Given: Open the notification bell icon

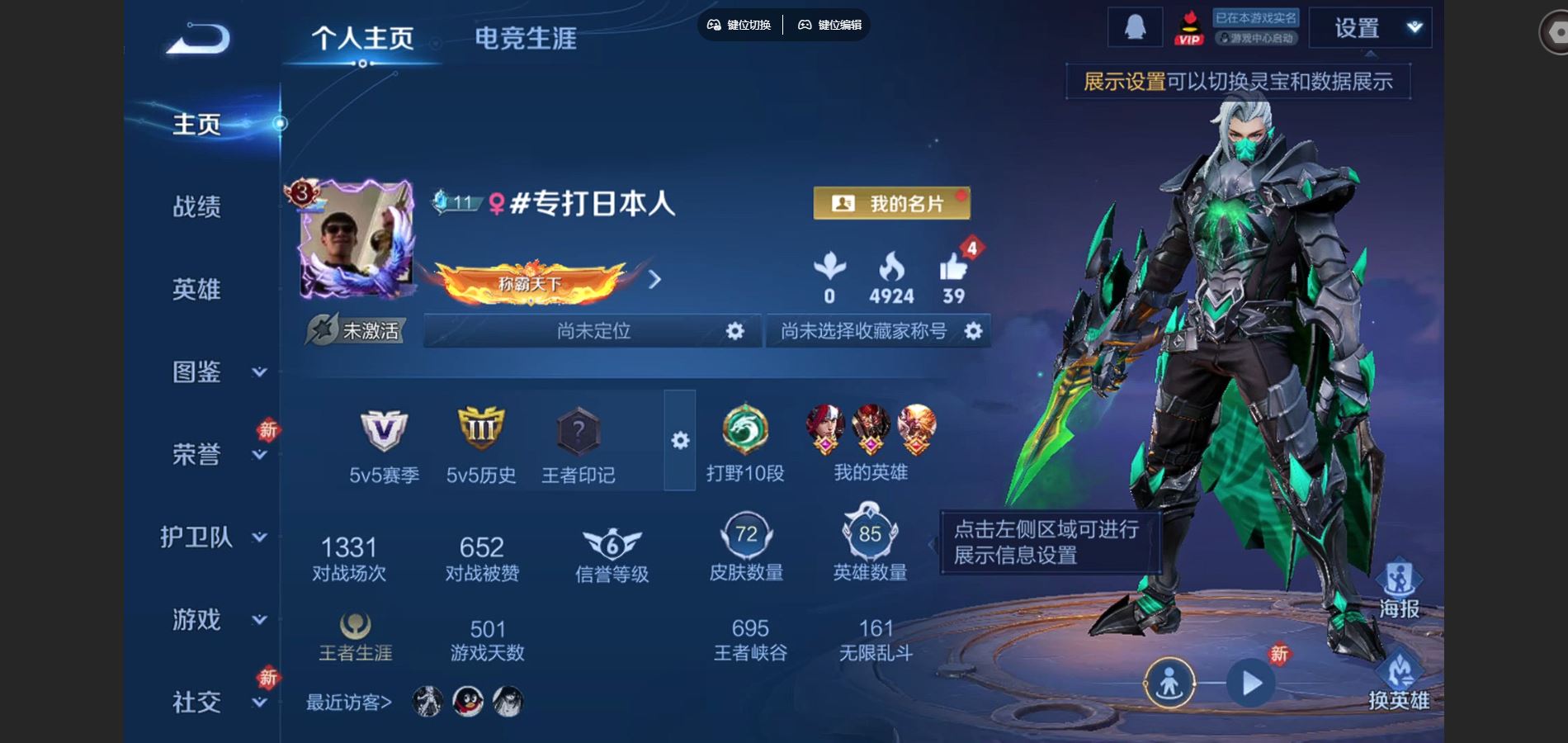Looking at the screenshot, I should [x=1133, y=26].
